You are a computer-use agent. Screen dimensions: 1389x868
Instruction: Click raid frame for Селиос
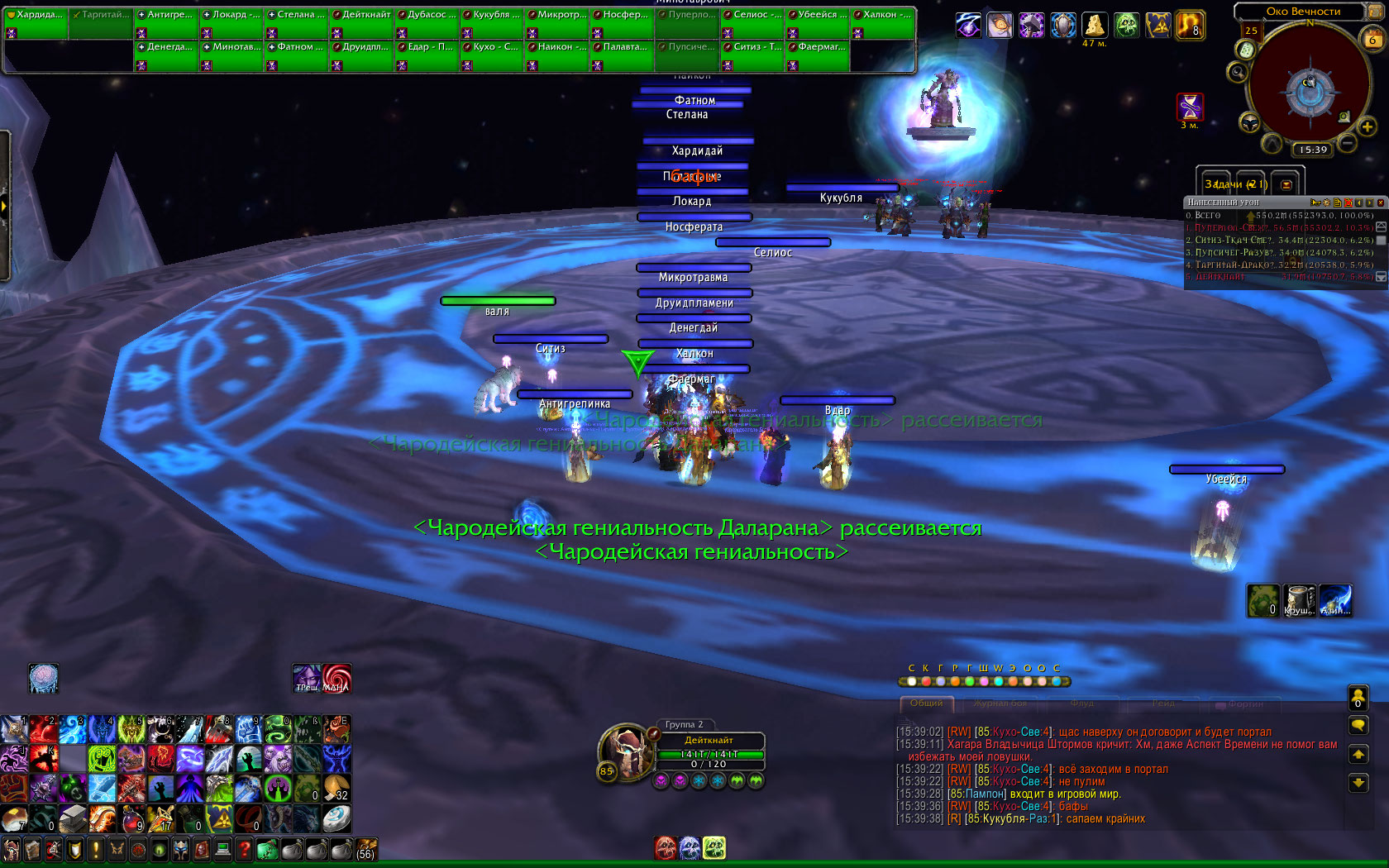(752, 23)
